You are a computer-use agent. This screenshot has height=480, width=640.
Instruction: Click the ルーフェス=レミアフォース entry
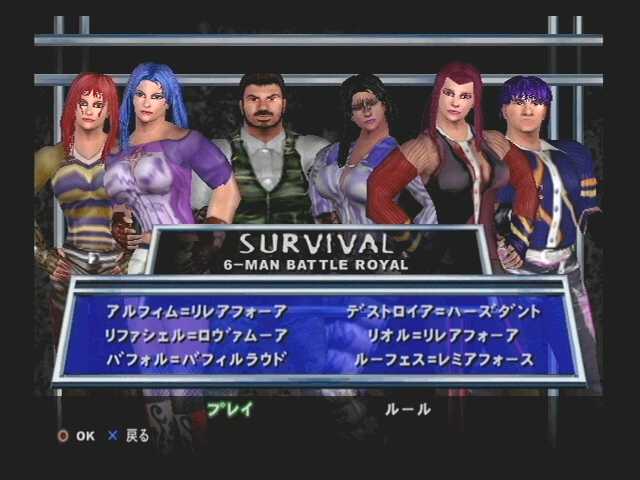443,359
